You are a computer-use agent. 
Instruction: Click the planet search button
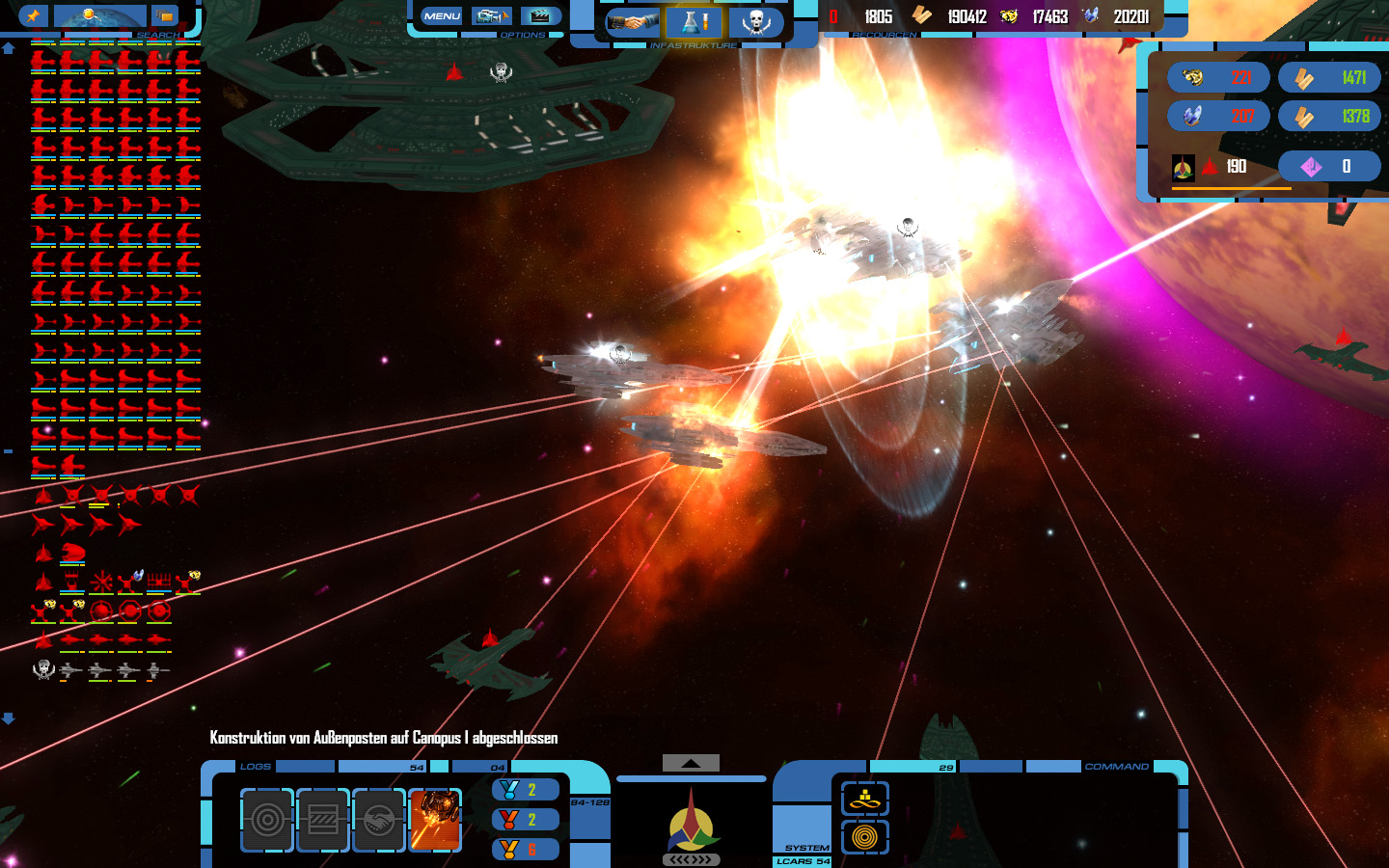(99, 15)
